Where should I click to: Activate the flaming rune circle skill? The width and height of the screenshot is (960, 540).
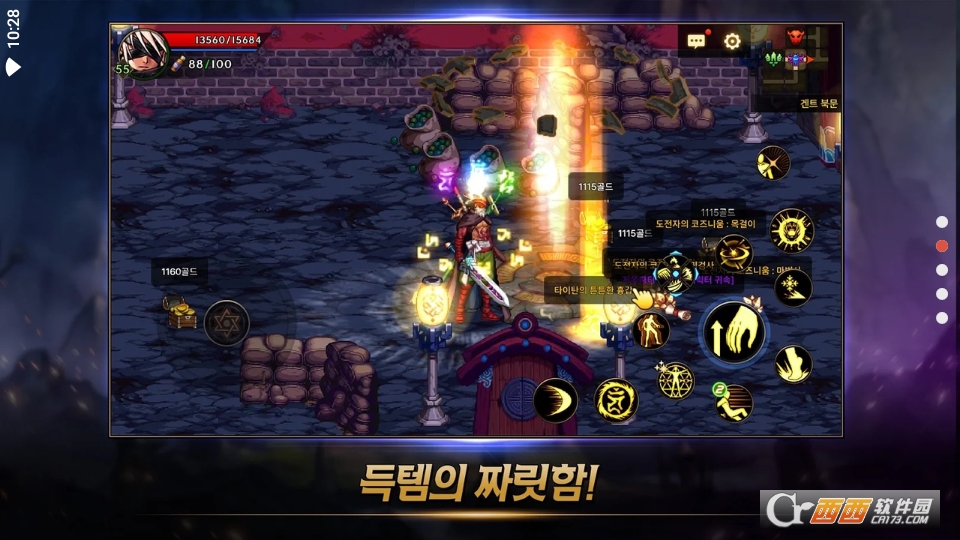(x=616, y=400)
